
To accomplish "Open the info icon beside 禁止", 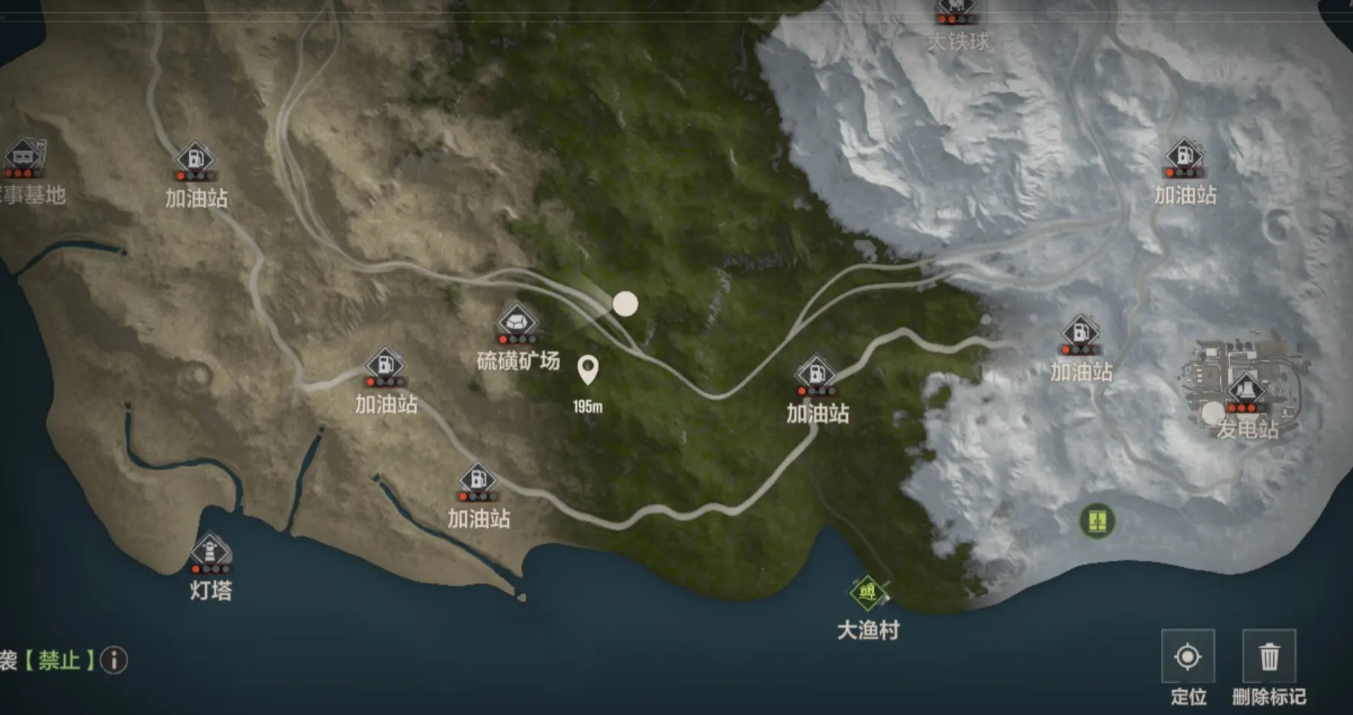I will click(x=114, y=660).
